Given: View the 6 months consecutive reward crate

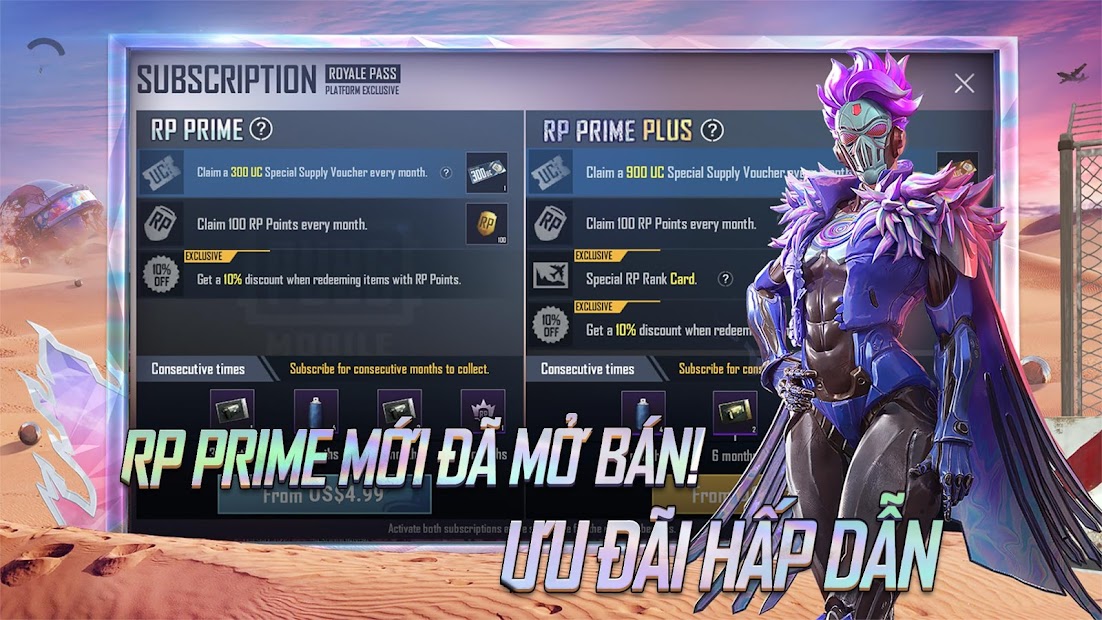Looking at the screenshot, I should [734, 412].
